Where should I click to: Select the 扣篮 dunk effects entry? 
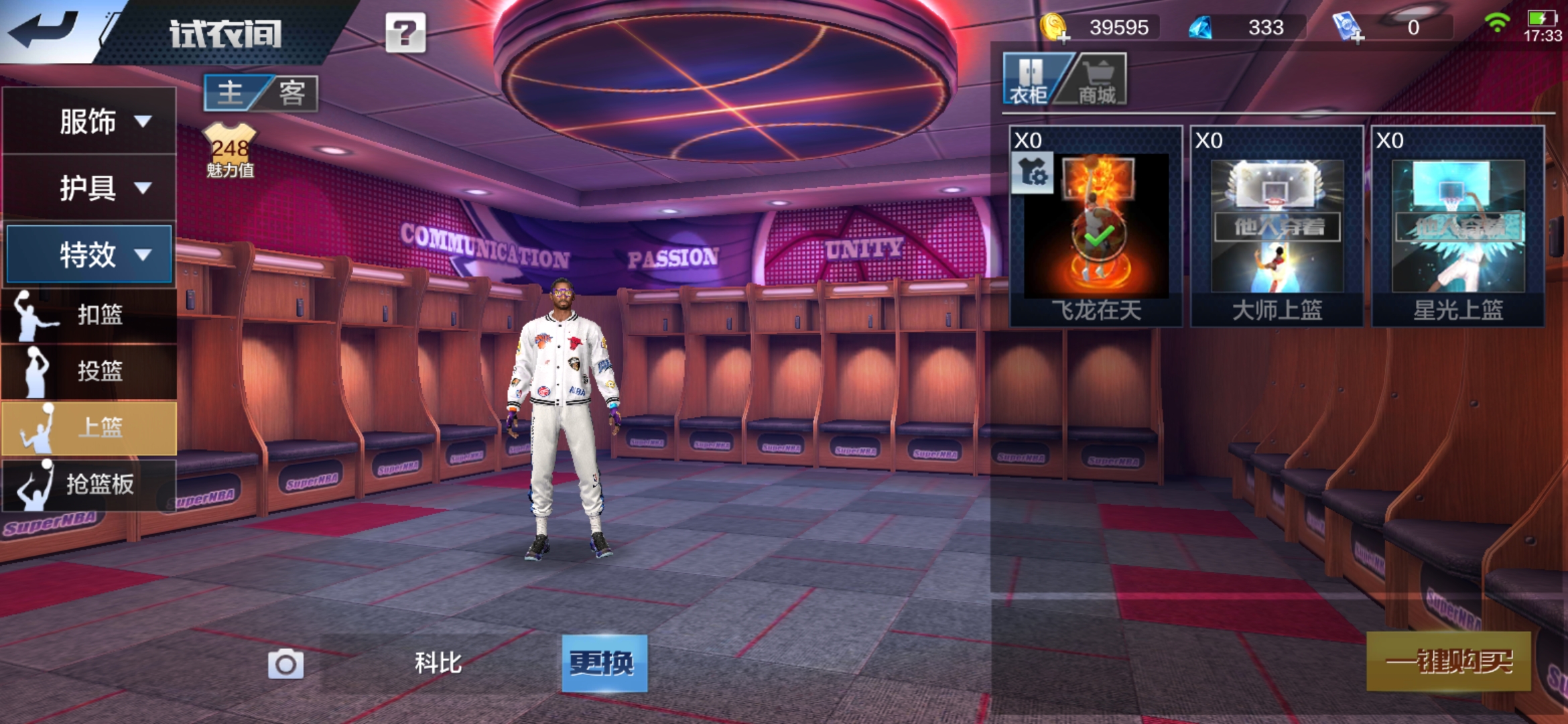(89, 314)
